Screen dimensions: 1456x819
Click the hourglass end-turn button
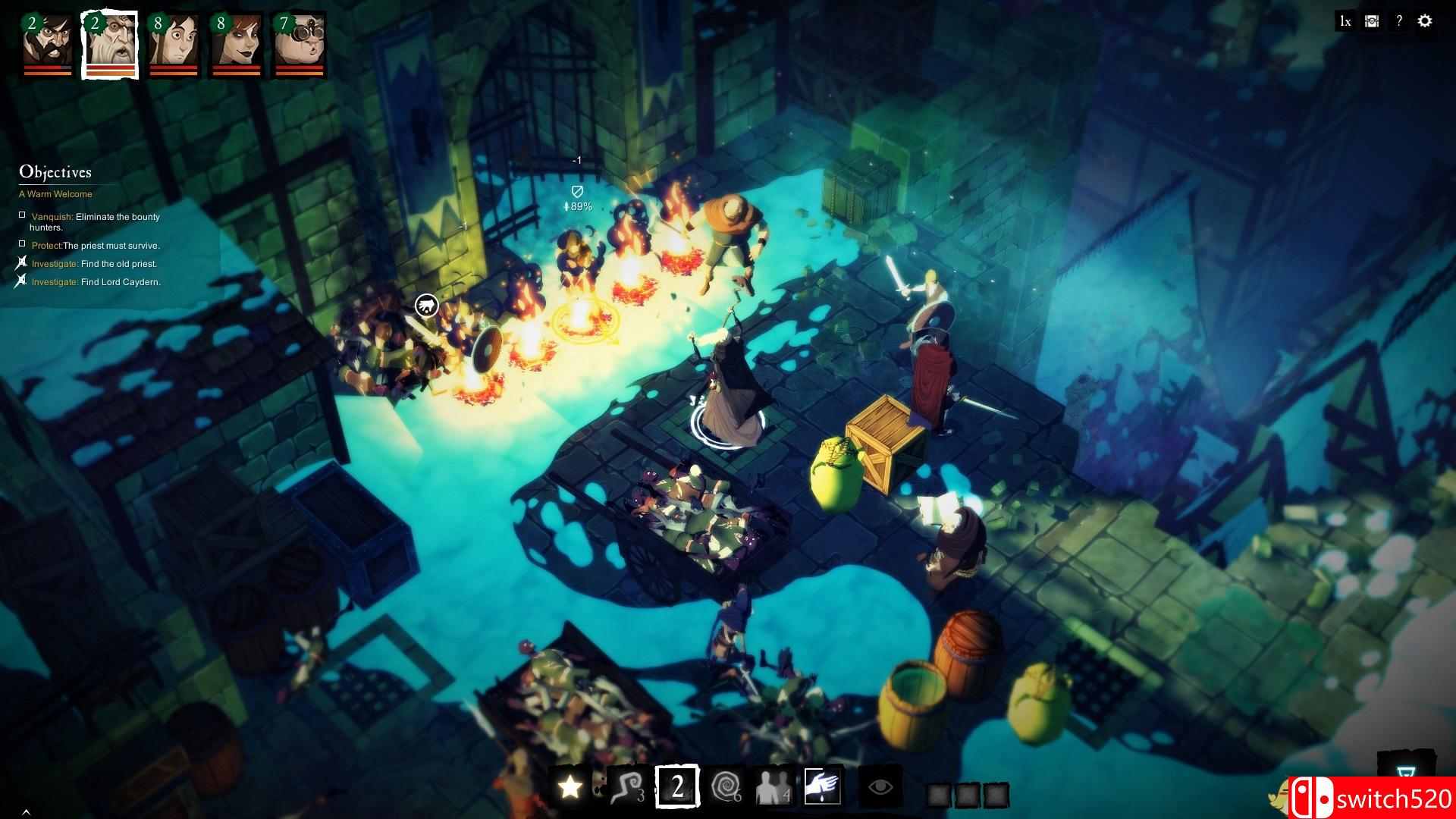point(1405,774)
